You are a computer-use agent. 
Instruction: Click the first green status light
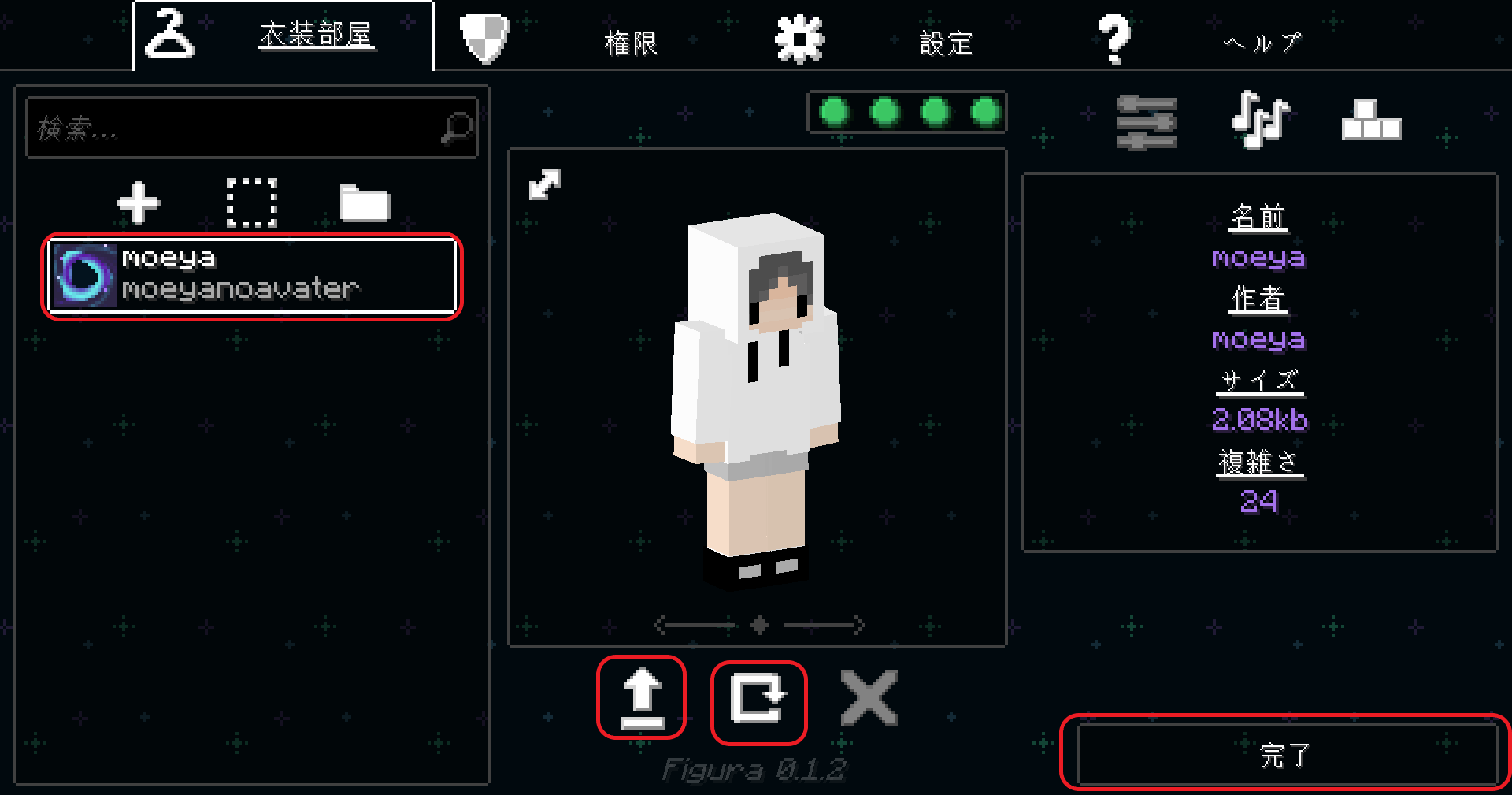tap(835, 113)
